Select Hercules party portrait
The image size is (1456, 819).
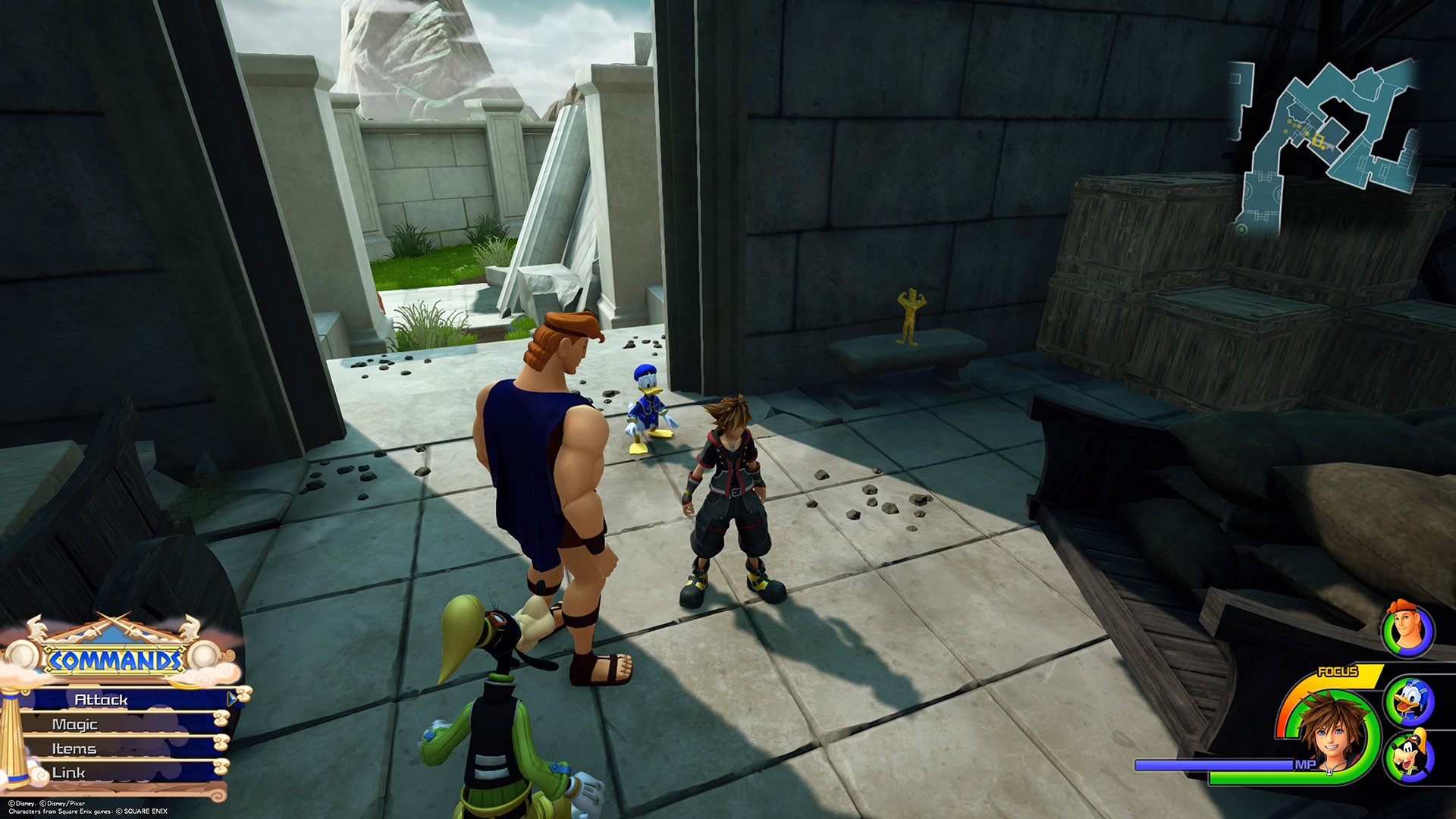tap(1407, 629)
